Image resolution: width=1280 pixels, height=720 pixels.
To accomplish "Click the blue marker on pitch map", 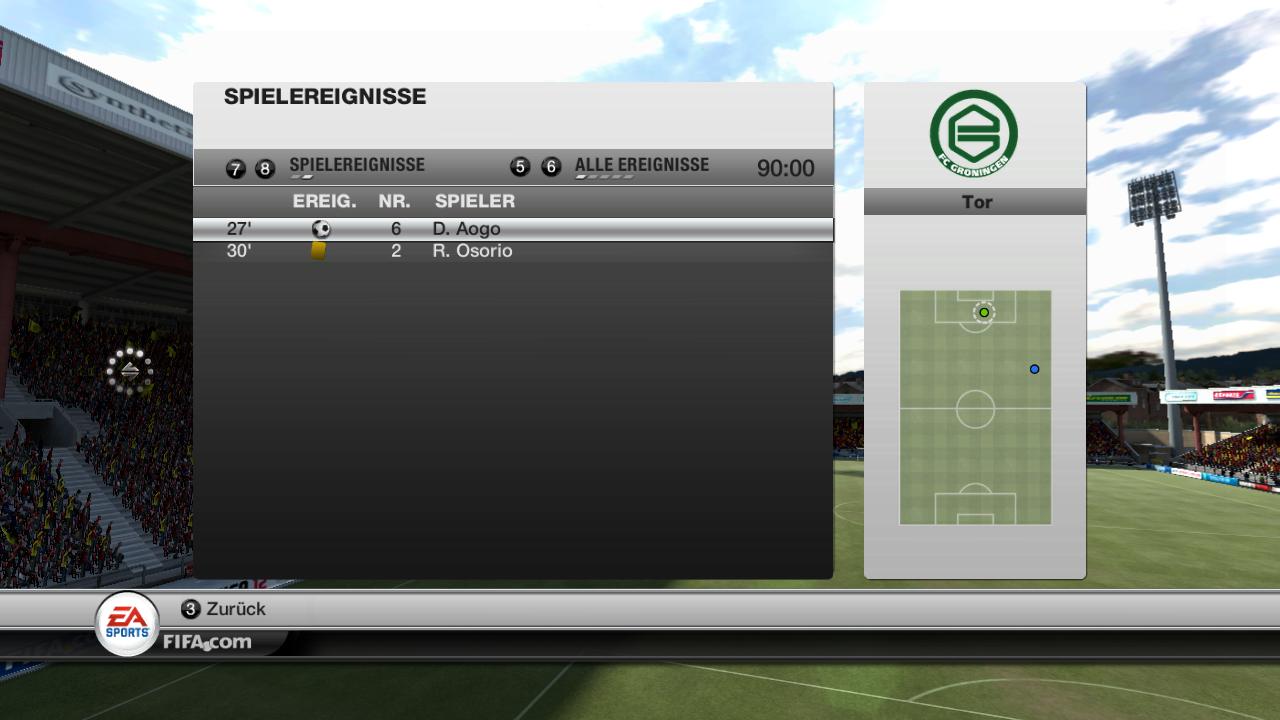I will coord(1035,369).
